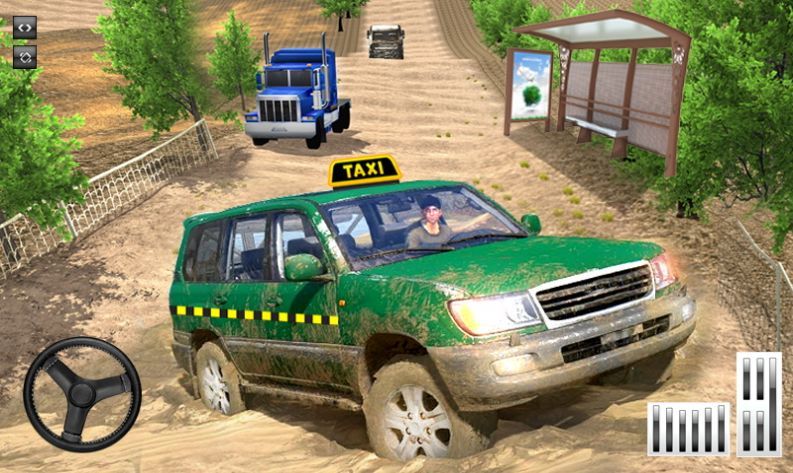Click the steering wheel control

coord(82,394)
